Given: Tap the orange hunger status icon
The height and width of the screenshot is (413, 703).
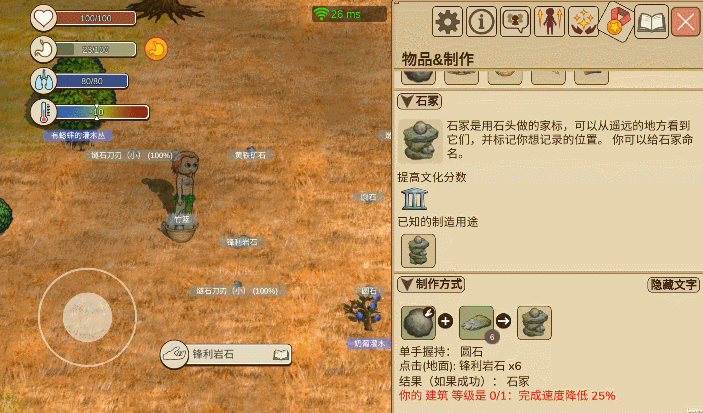Looking at the screenshot, I should coord(156,47).
